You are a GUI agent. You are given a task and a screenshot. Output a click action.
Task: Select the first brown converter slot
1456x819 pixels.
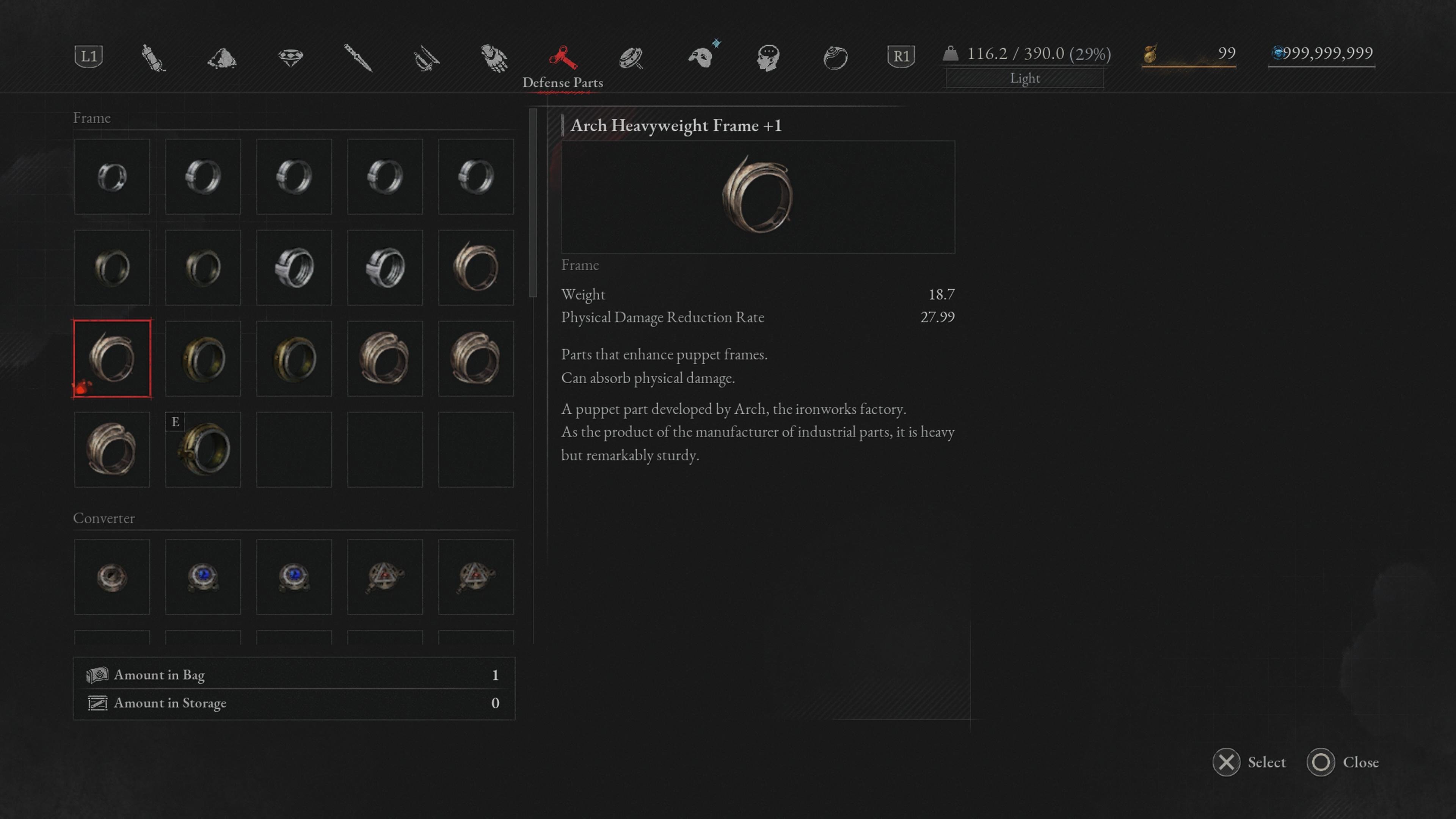pos(112,576)
